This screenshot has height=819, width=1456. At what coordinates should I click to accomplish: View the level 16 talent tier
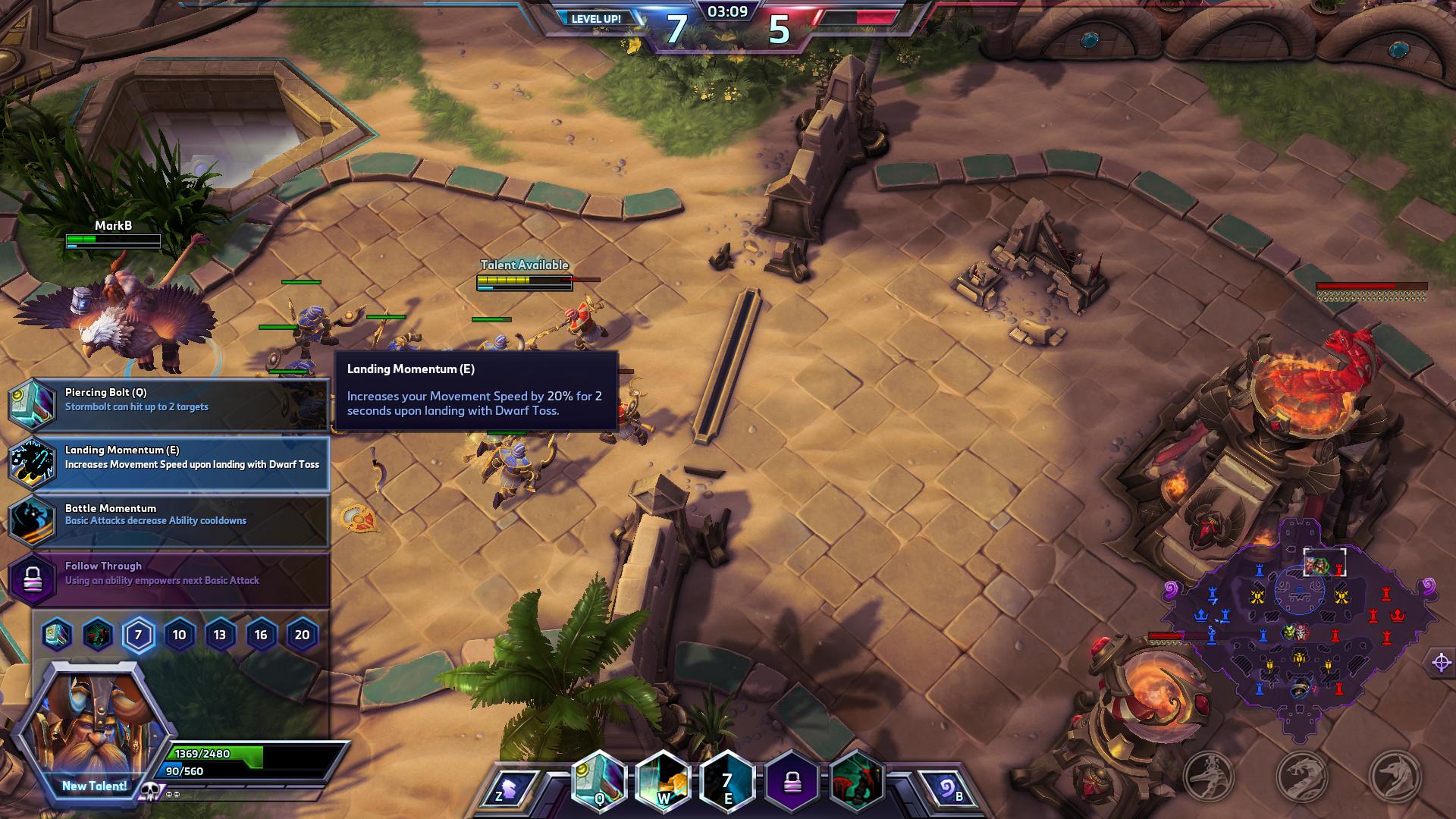261,635
